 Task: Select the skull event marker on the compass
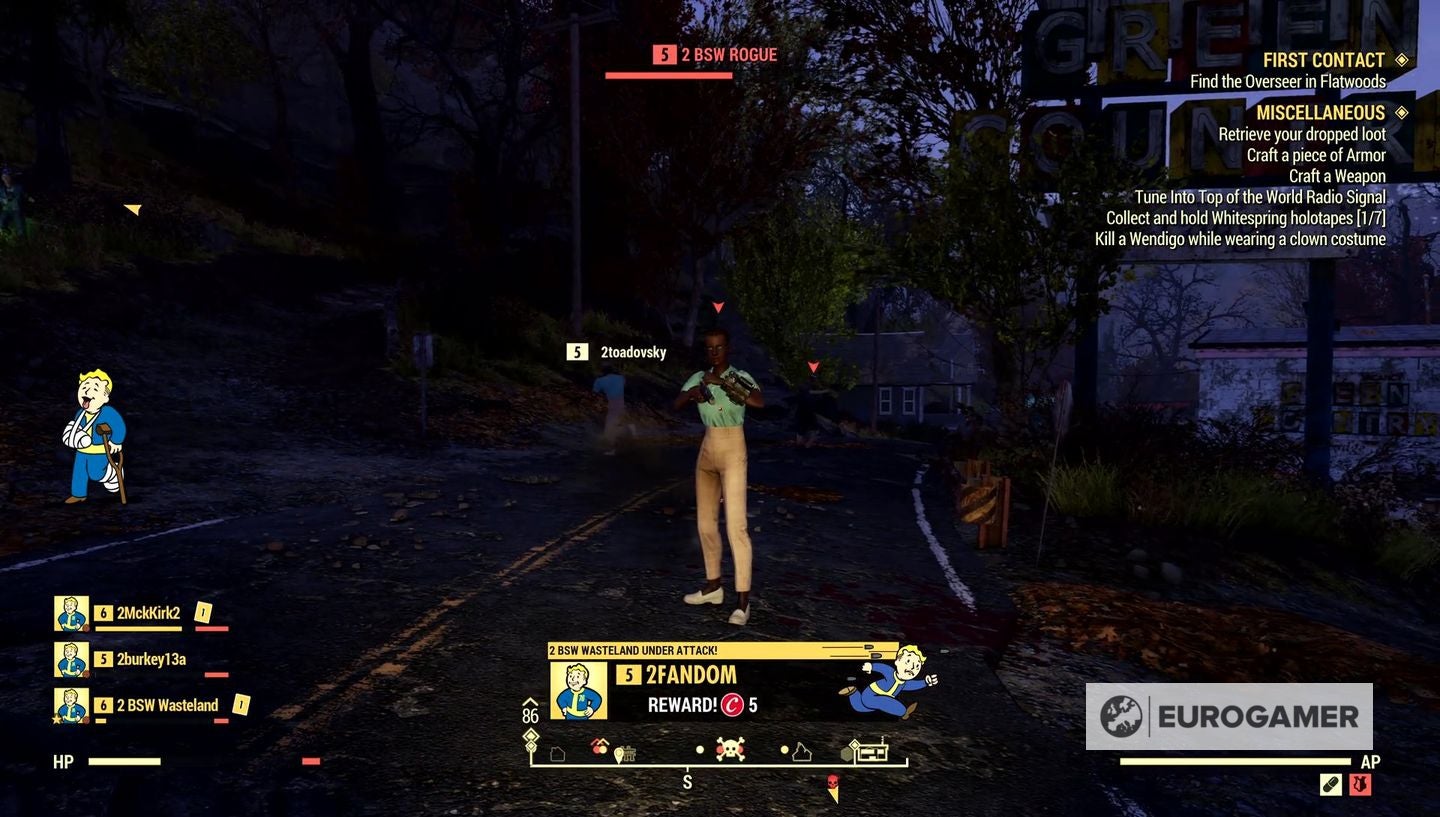tap(730, 748)
